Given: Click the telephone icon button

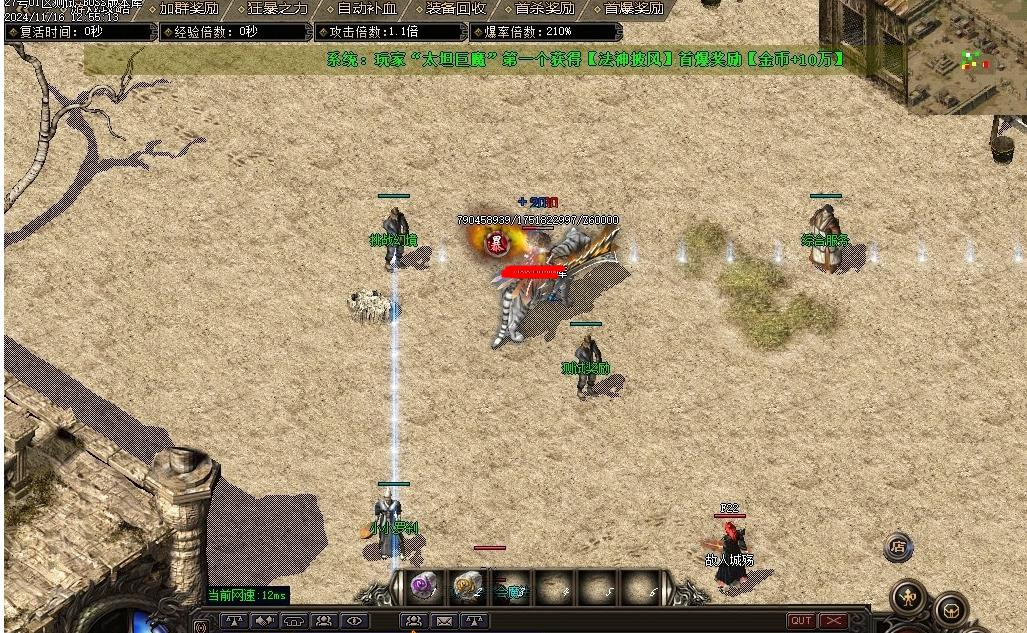Looking at the screenshot, I should (x=294, y=621).
